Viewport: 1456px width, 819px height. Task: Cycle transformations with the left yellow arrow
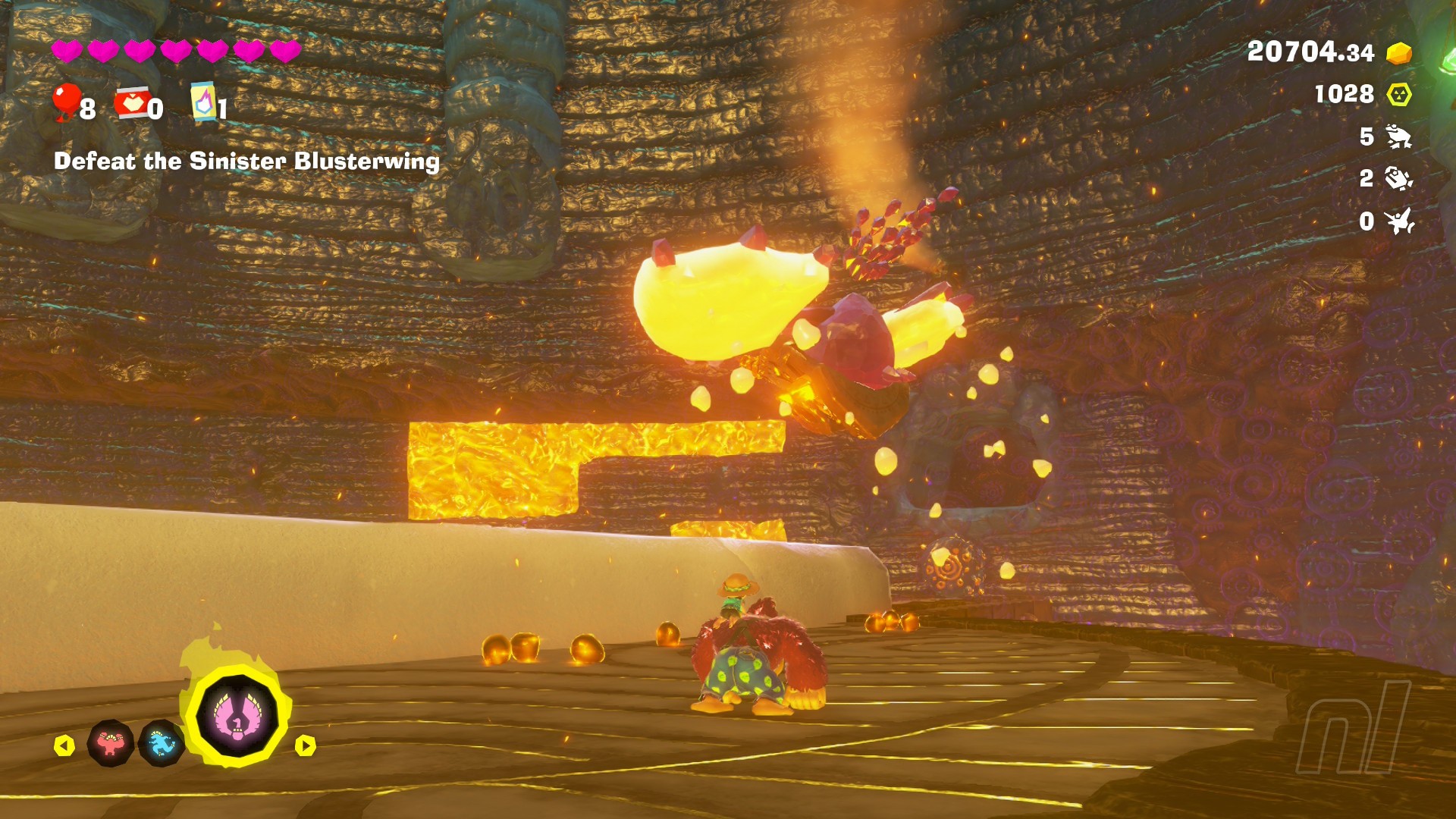(x=64, y=746)
